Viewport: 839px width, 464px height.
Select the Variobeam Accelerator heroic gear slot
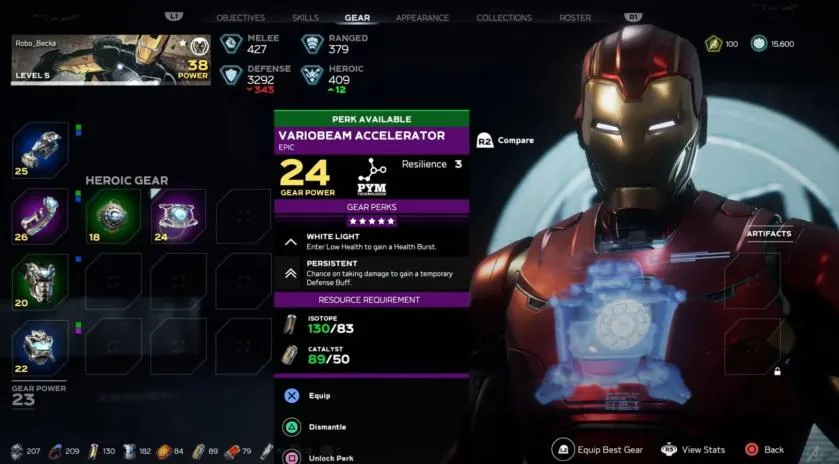click(178, 216)
